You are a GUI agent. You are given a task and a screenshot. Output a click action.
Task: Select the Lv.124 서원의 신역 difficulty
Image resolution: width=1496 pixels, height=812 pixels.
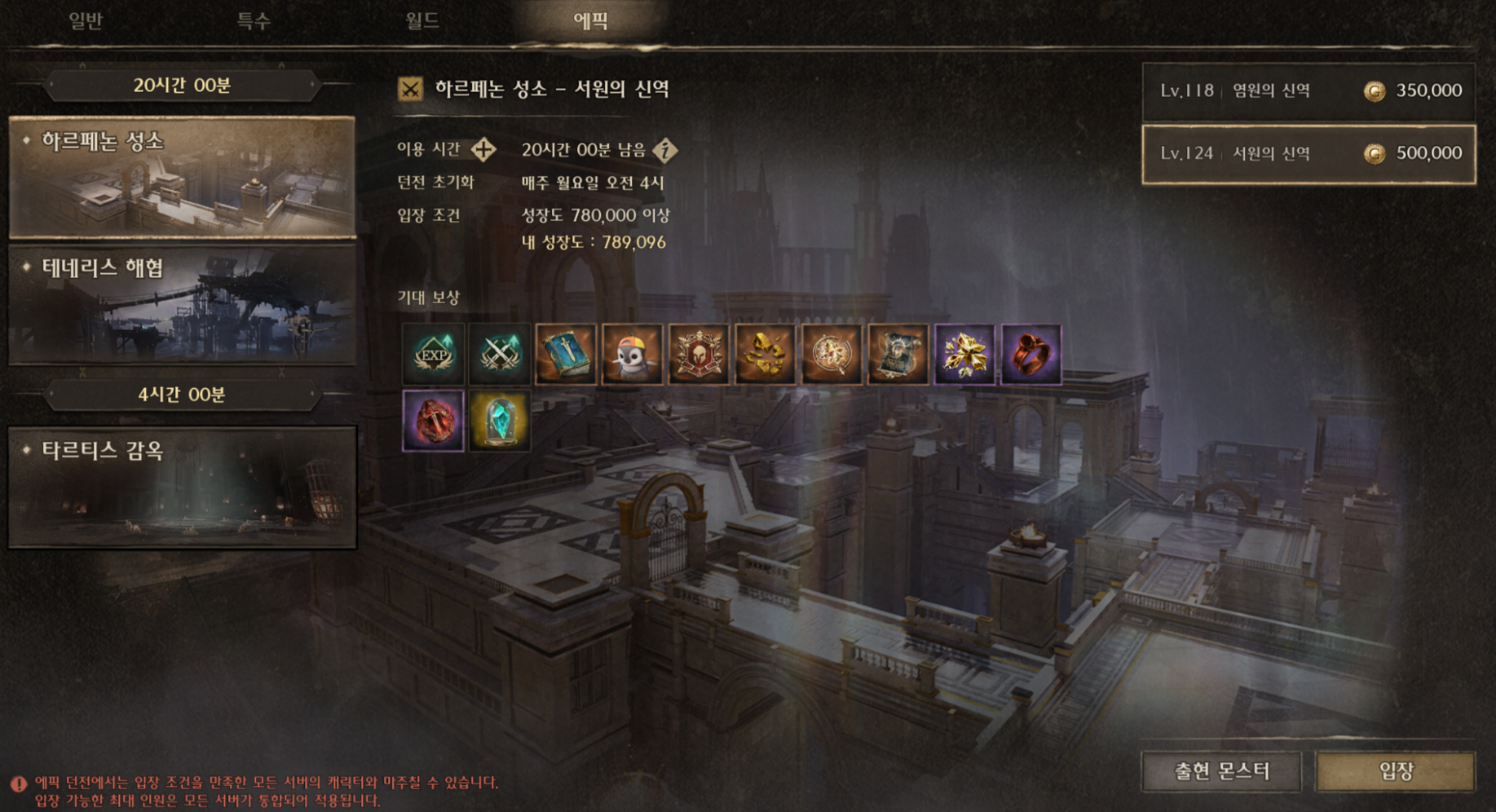point(1308,153)
